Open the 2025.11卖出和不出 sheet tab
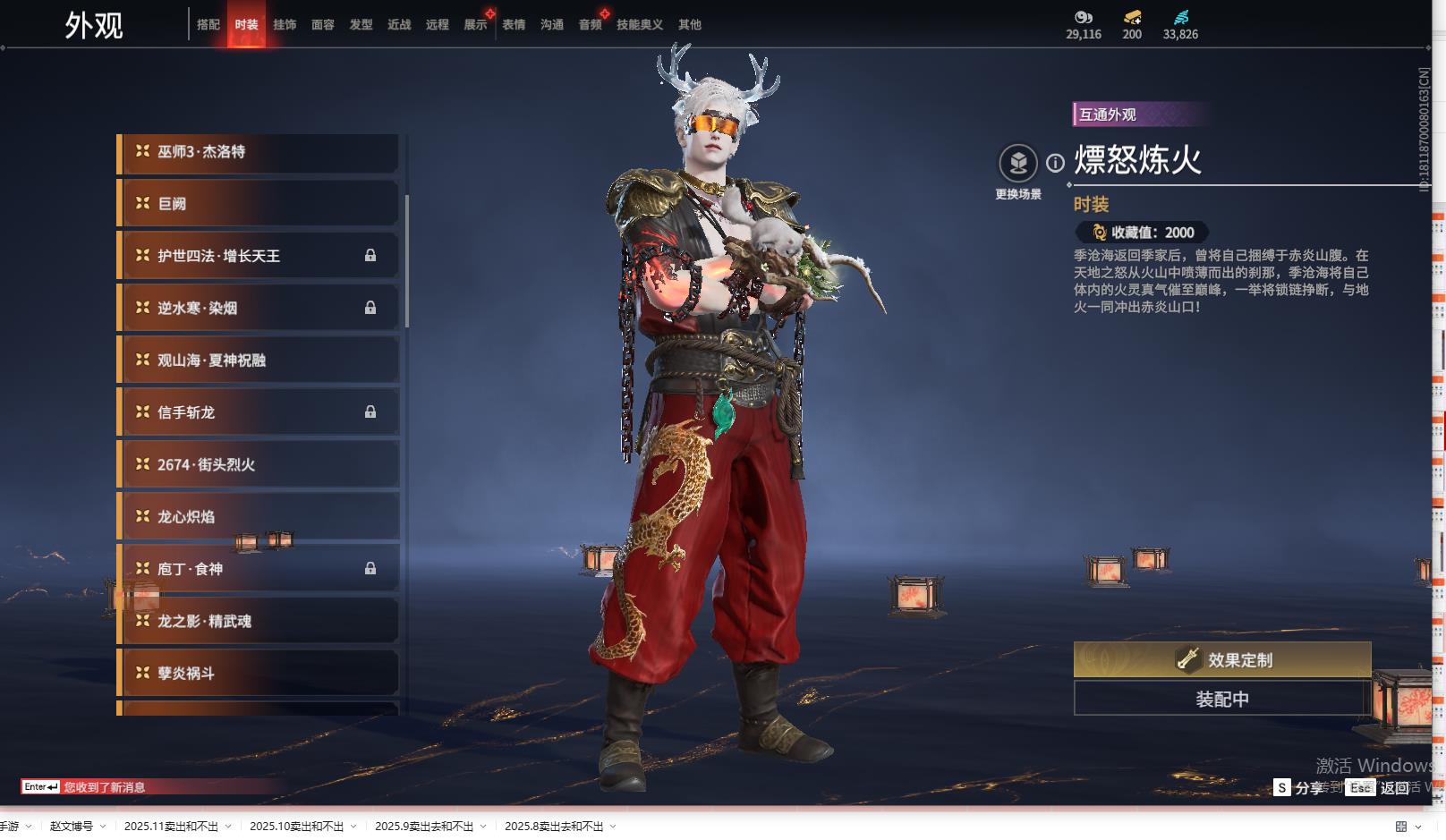This screenshot has height=840, width=1446. coord(171,827)
